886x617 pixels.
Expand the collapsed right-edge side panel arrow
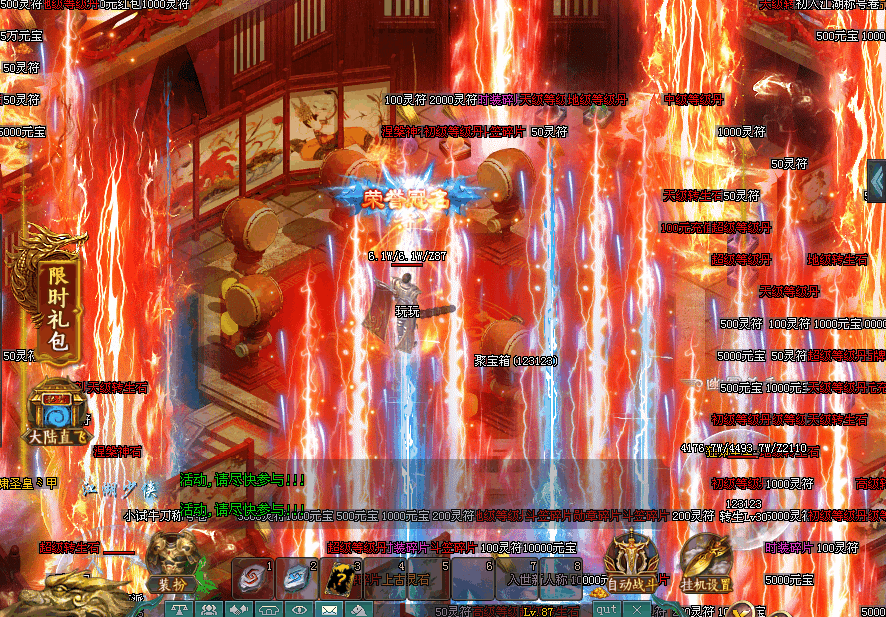(877, 181)
